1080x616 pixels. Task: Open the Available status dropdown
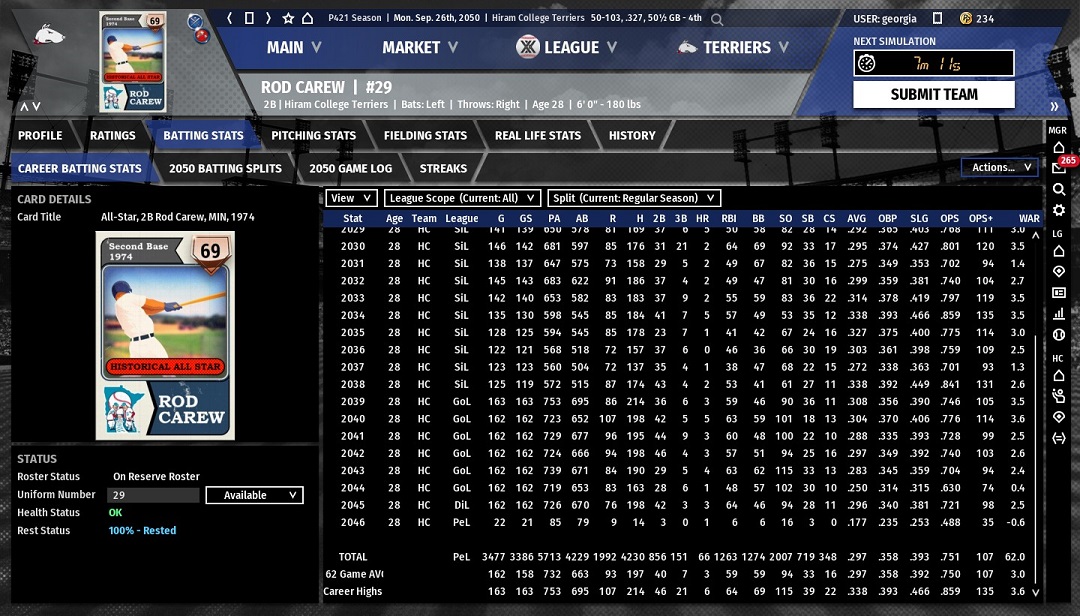[254, 495]
